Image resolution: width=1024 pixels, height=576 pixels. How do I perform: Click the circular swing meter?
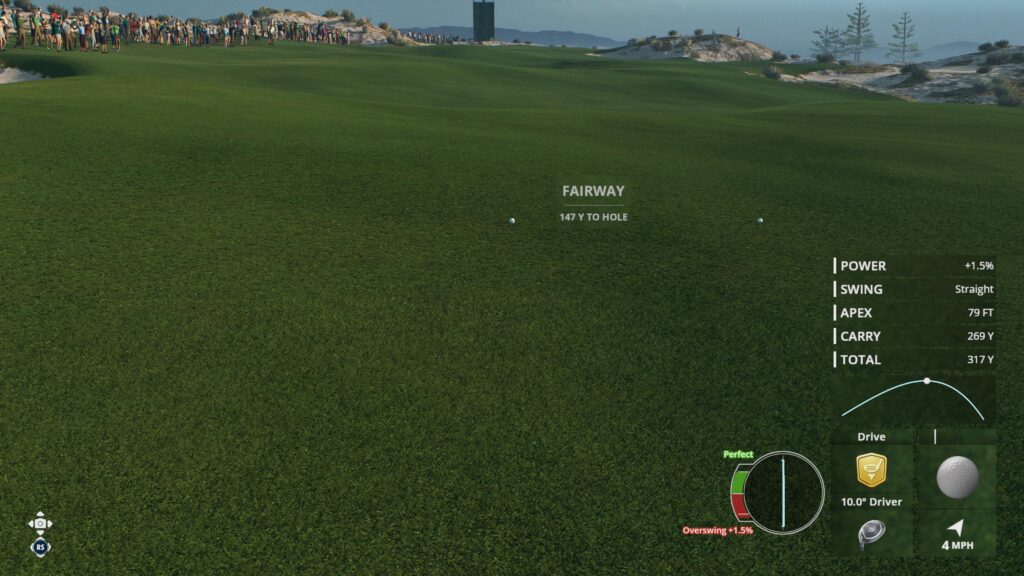[784, 492]
